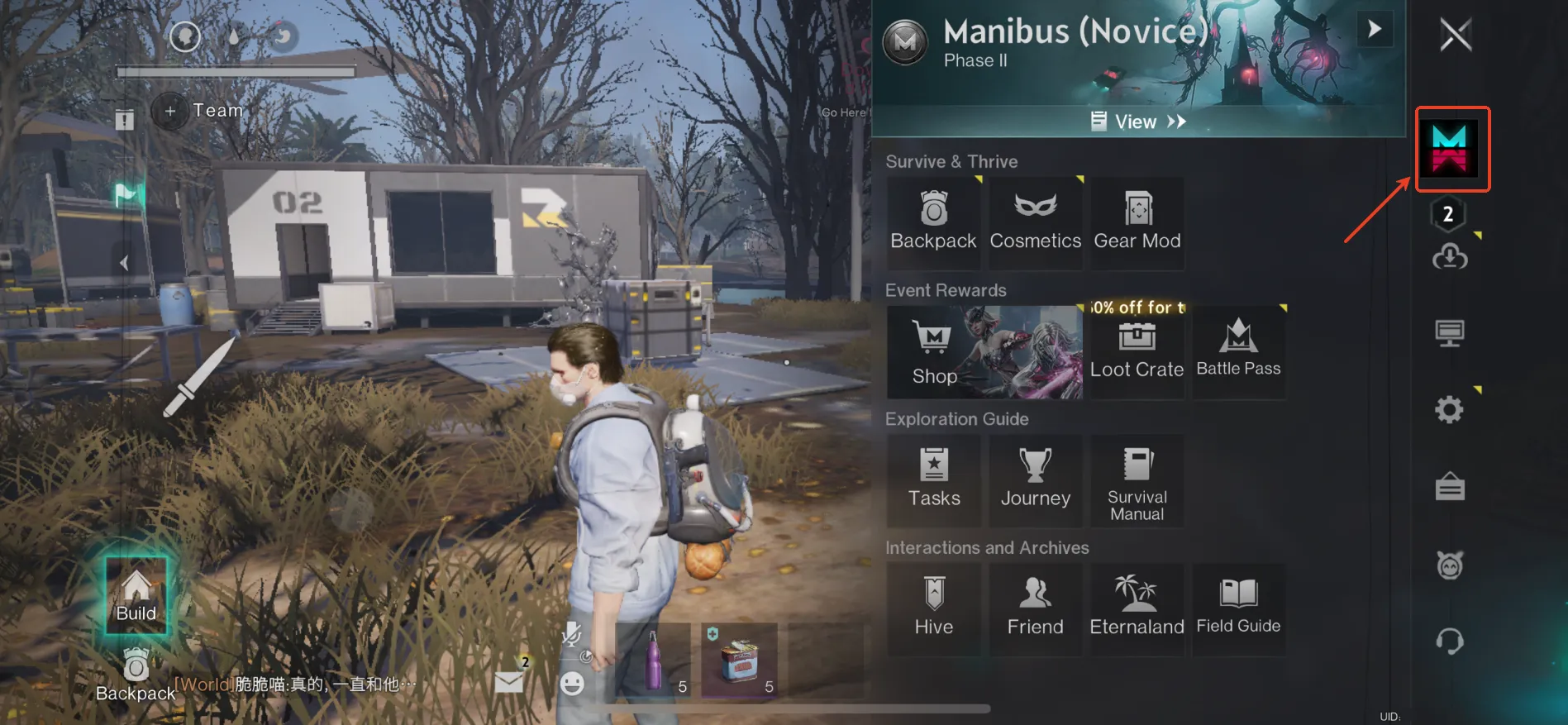Open customer support headset icon
This screenshot has height=725, width=1568.
click(x=1449, y=642)
